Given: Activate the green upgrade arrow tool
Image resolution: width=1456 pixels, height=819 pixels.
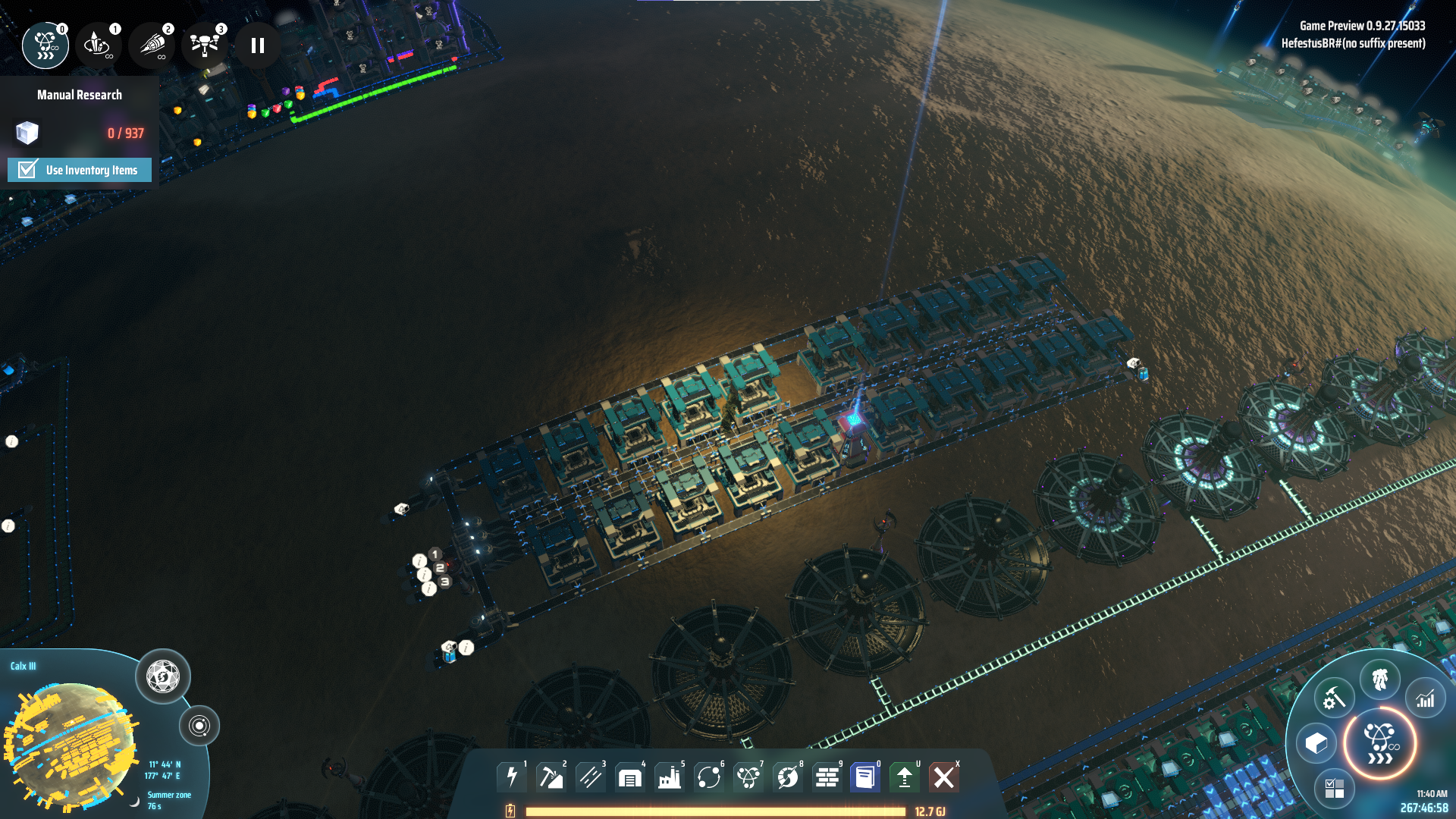Looking at the screenshot, I should coord(905,777).
